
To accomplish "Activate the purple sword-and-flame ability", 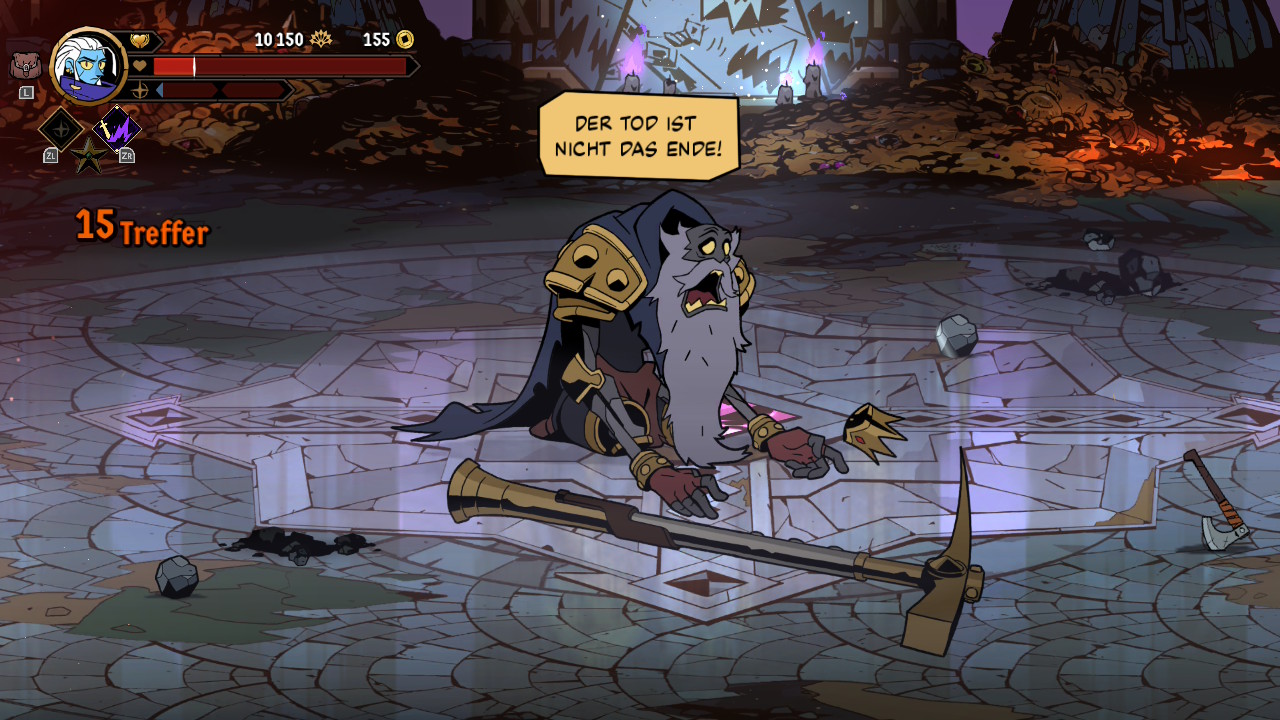I will (117, 129).
